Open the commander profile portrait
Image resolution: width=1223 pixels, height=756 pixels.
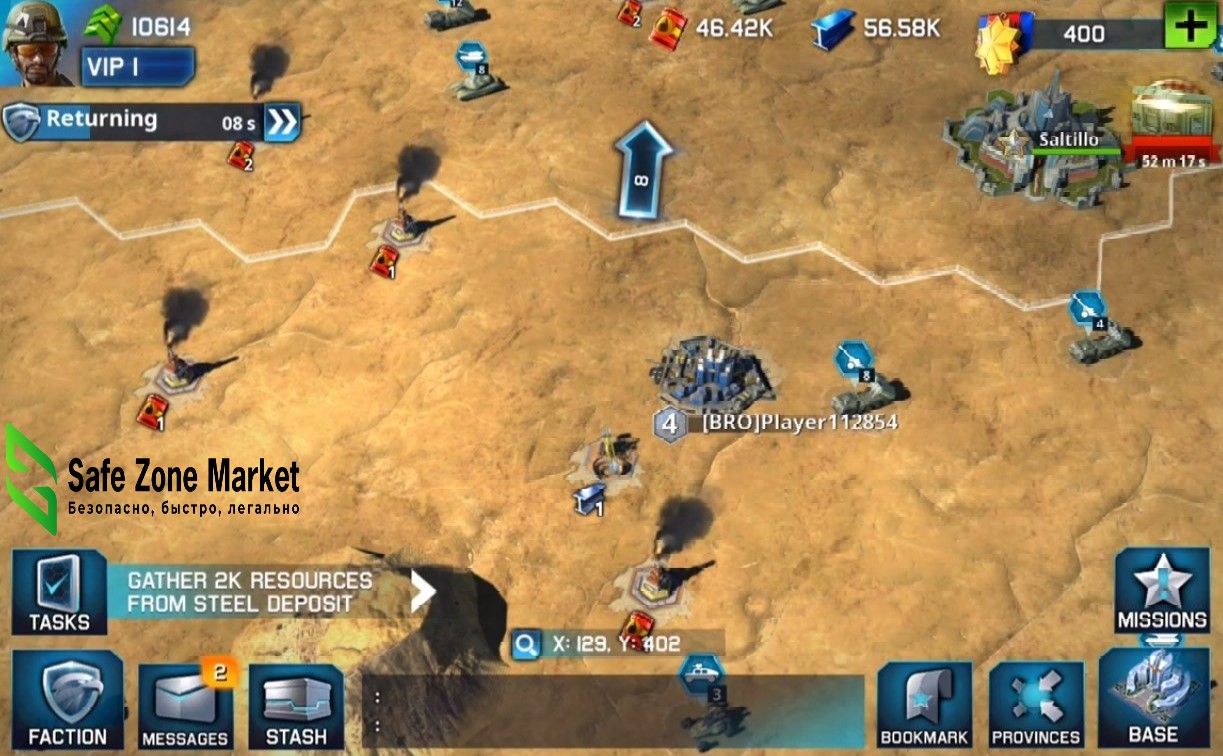point(37,42)
